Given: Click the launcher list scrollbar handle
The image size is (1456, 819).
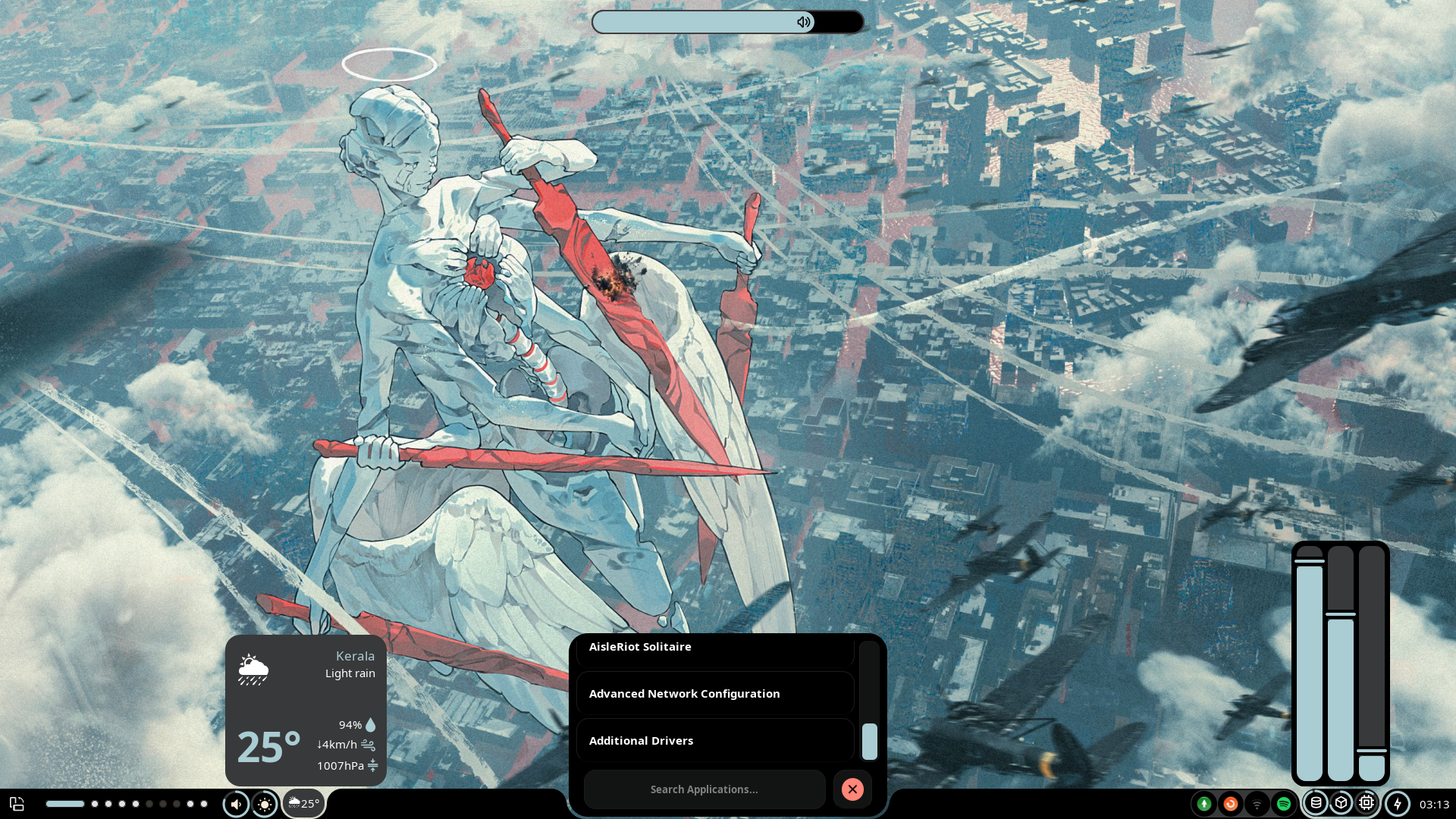Looking at the screenshot, I should (870, 741).
